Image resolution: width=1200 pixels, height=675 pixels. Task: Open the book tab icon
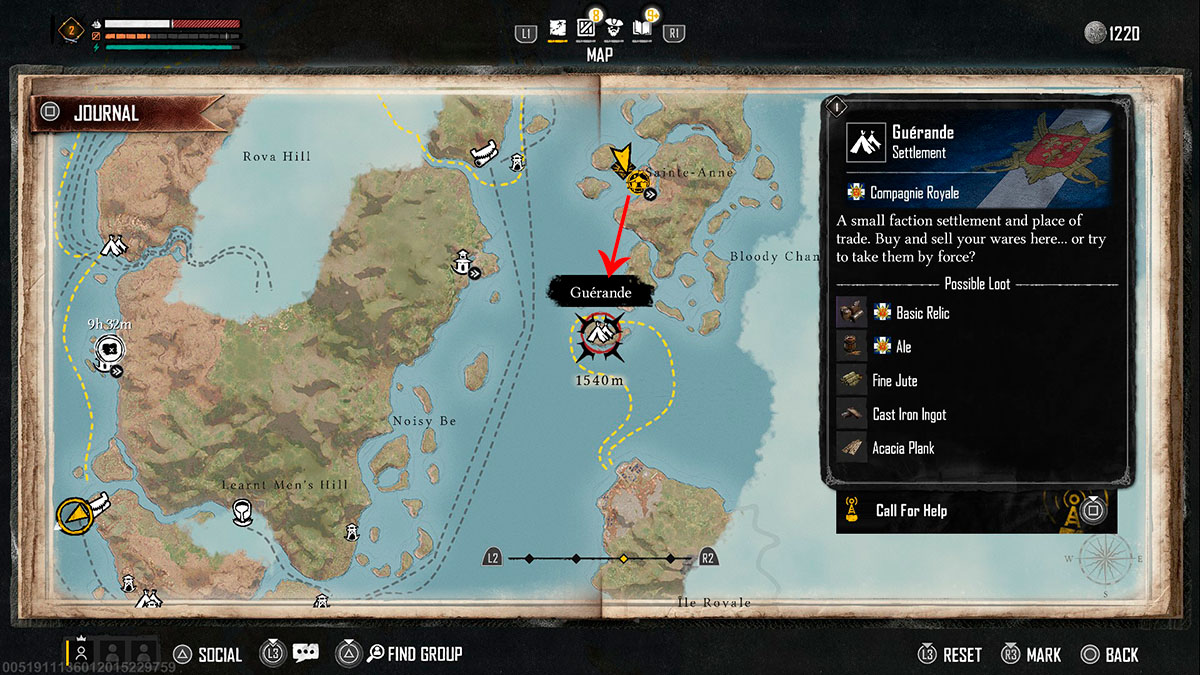pos(643,30)
